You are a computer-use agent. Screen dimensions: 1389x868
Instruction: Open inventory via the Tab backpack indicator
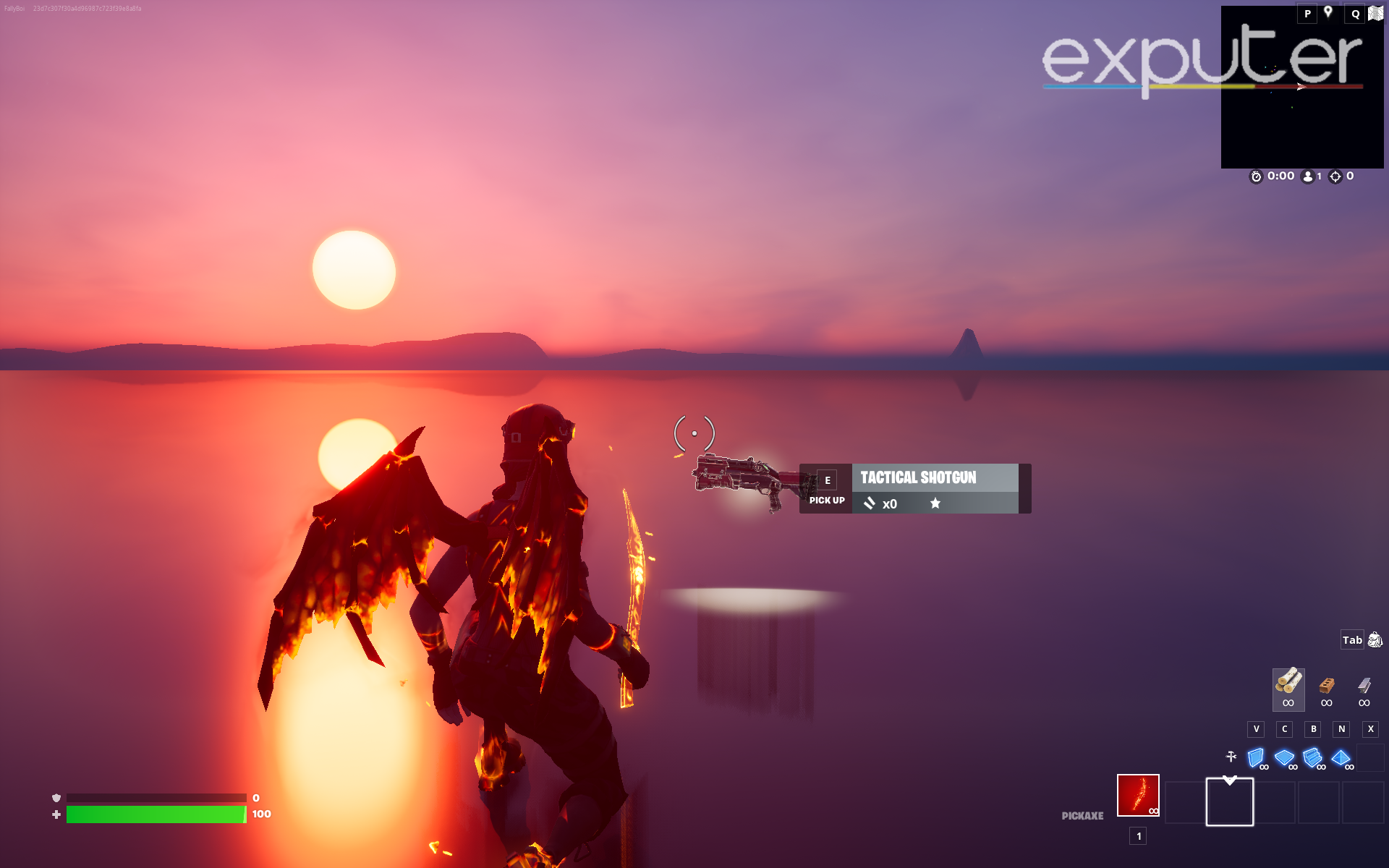coord(1352,639)
